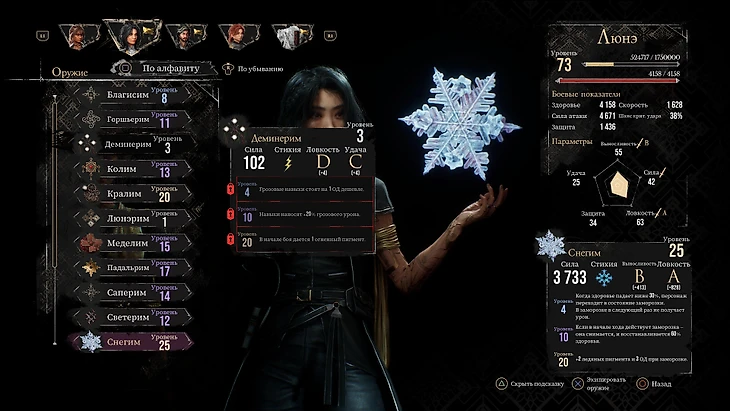
Task: Switch to the red-haired character portrait
Action: [236, 37]
